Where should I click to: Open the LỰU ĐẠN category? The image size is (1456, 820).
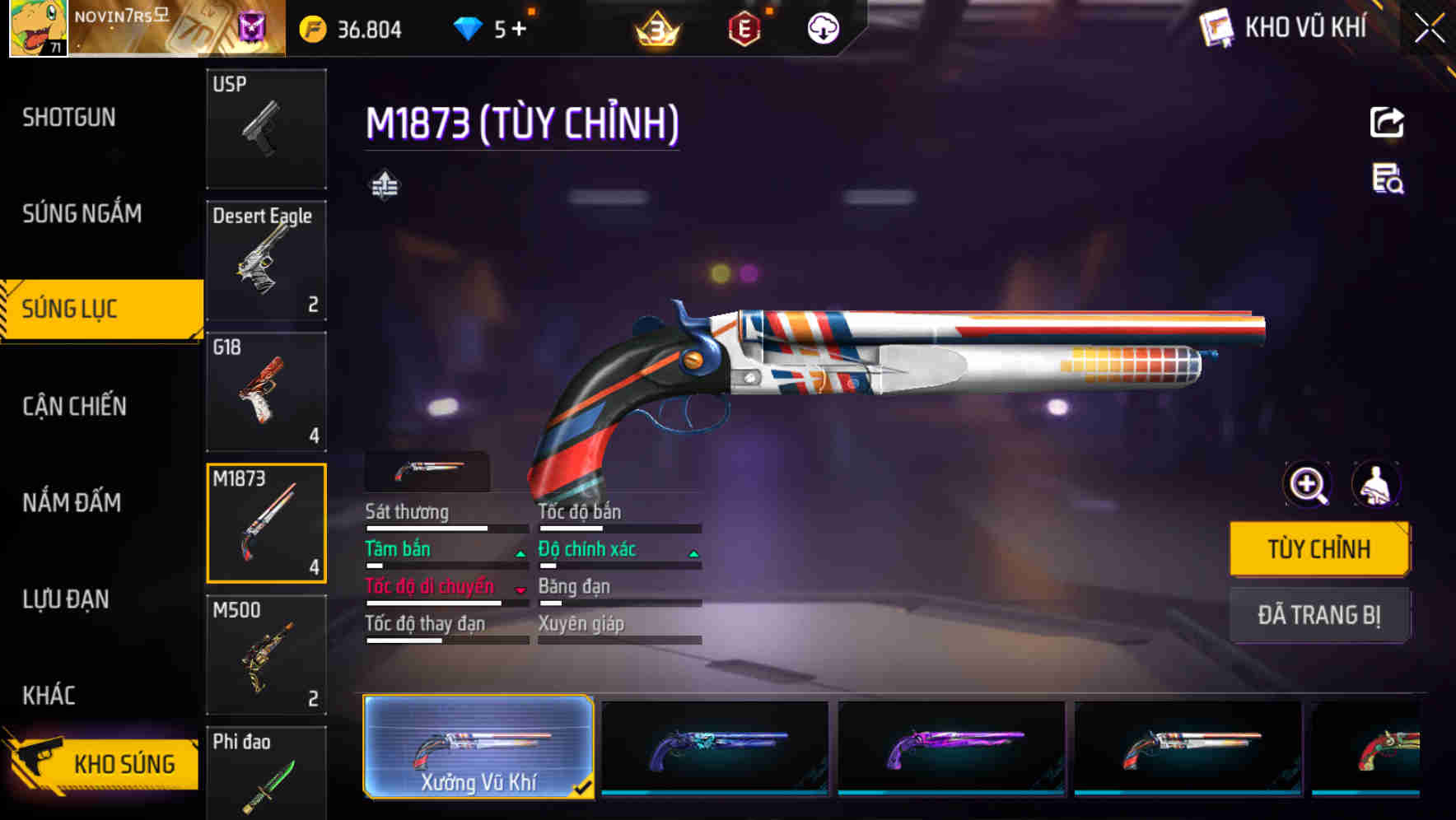(66, 599)
